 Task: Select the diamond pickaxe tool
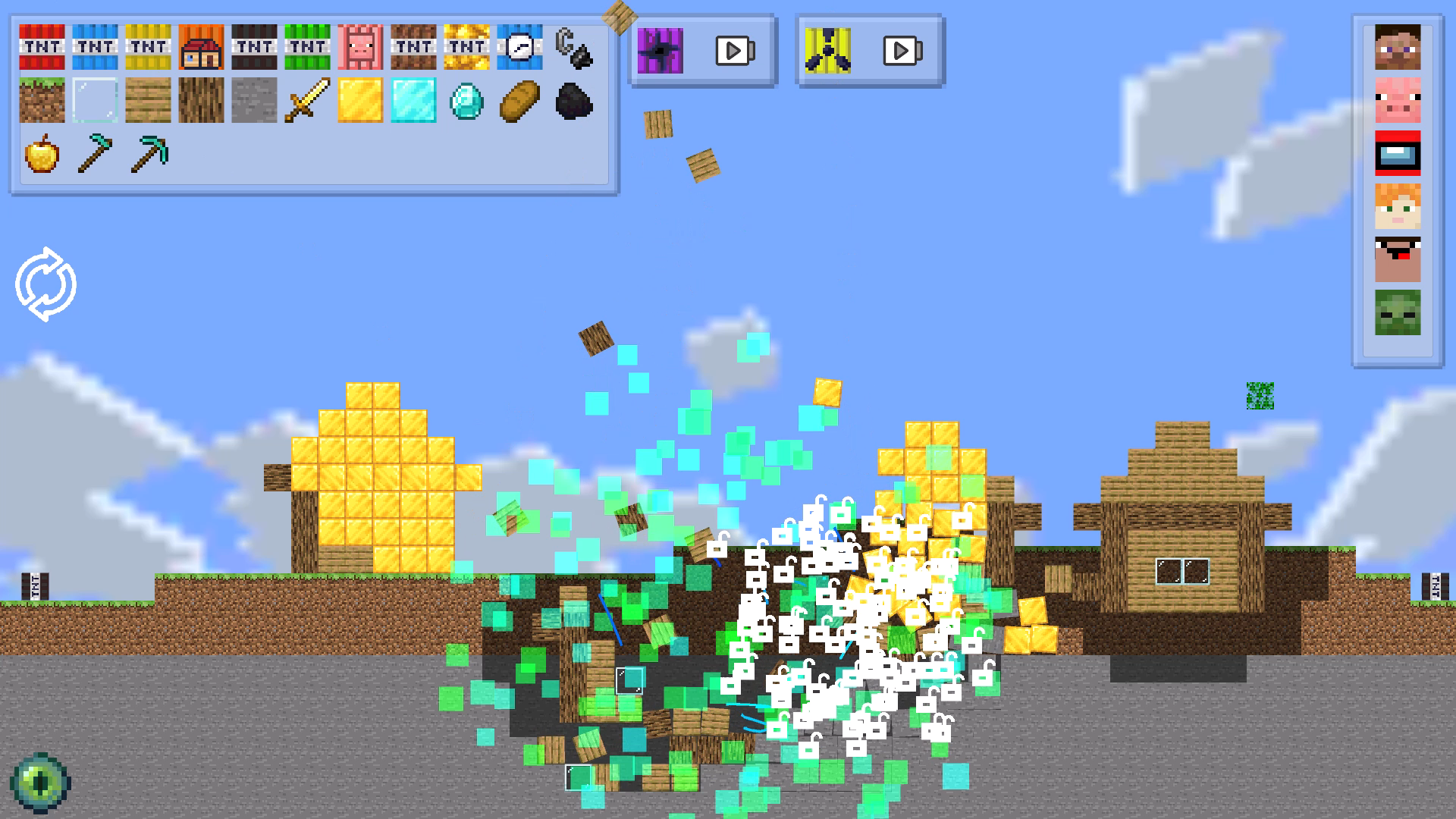coord(148,155)
